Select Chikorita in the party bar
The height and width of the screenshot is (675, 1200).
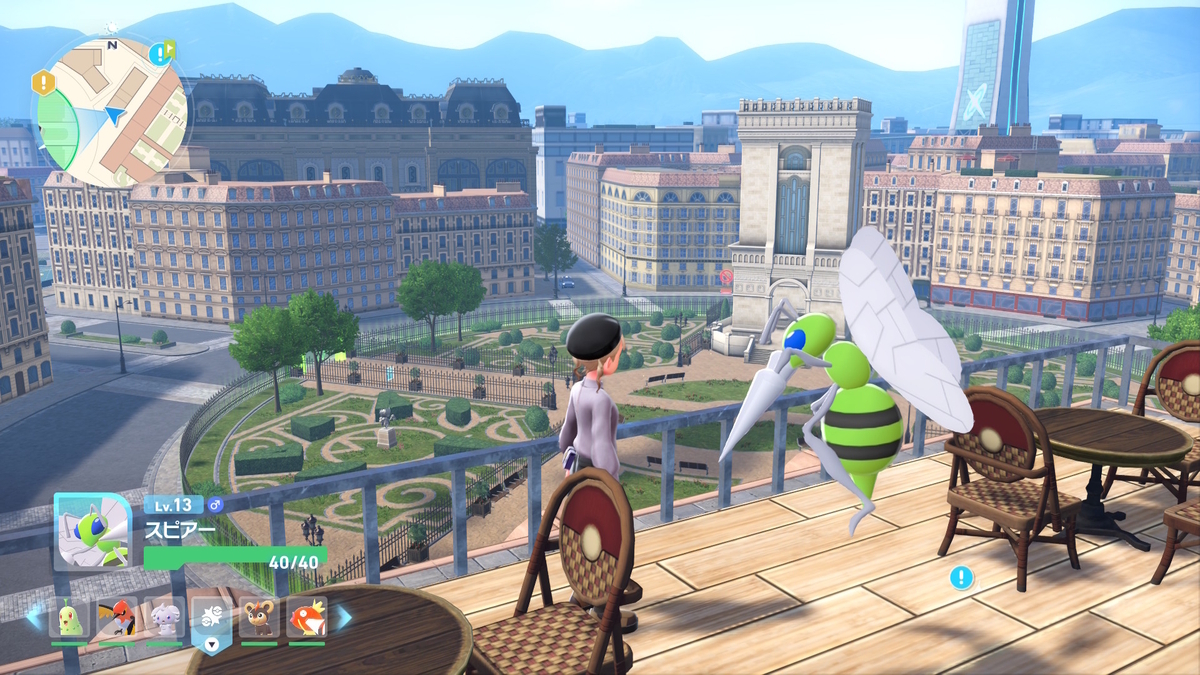(x=69, y=617)
